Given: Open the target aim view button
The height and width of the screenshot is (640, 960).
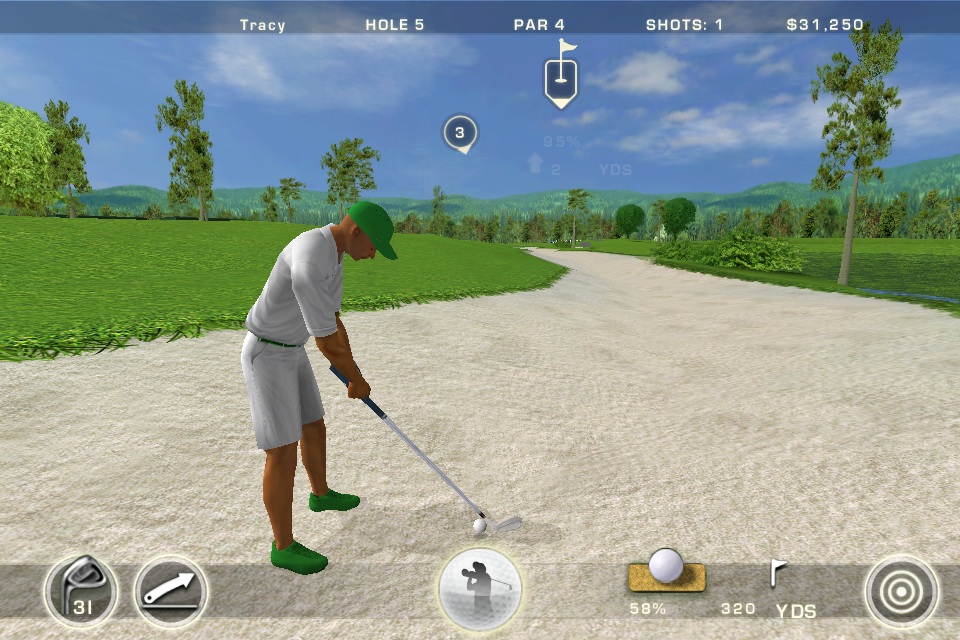Looking at the screenshot, I should [901, 591].
